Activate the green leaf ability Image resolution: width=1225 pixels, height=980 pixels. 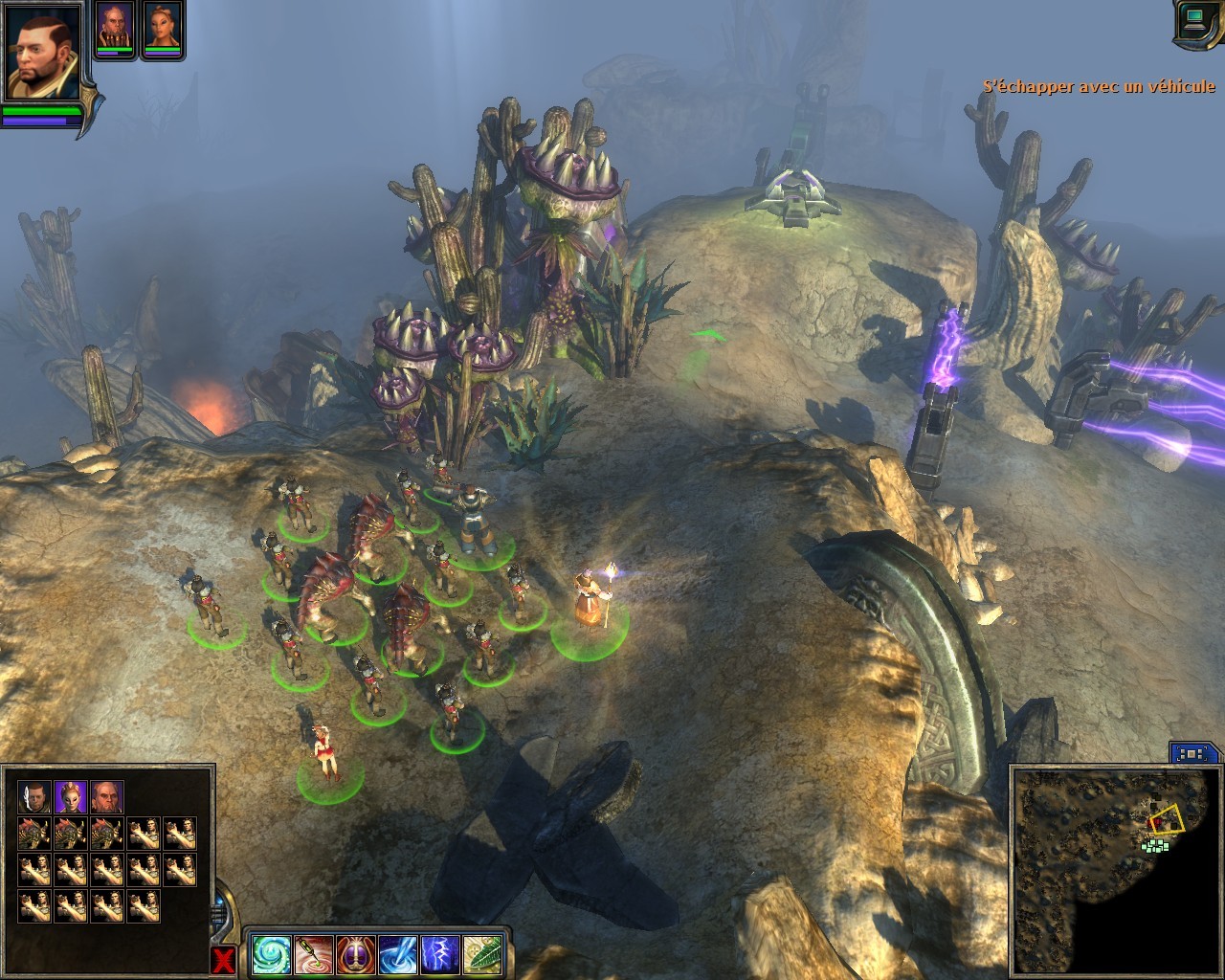coord(483,954)
